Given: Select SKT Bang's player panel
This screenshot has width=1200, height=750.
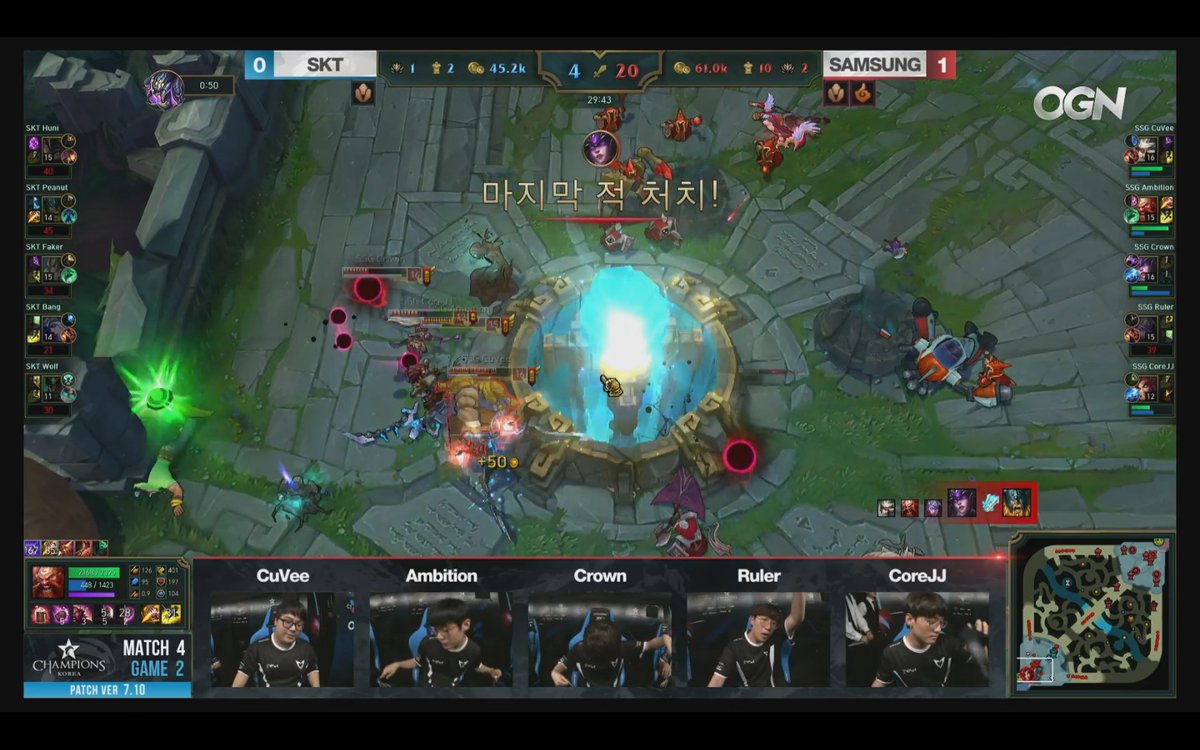Looking at the screenshot, I should (x=52, y=328).
